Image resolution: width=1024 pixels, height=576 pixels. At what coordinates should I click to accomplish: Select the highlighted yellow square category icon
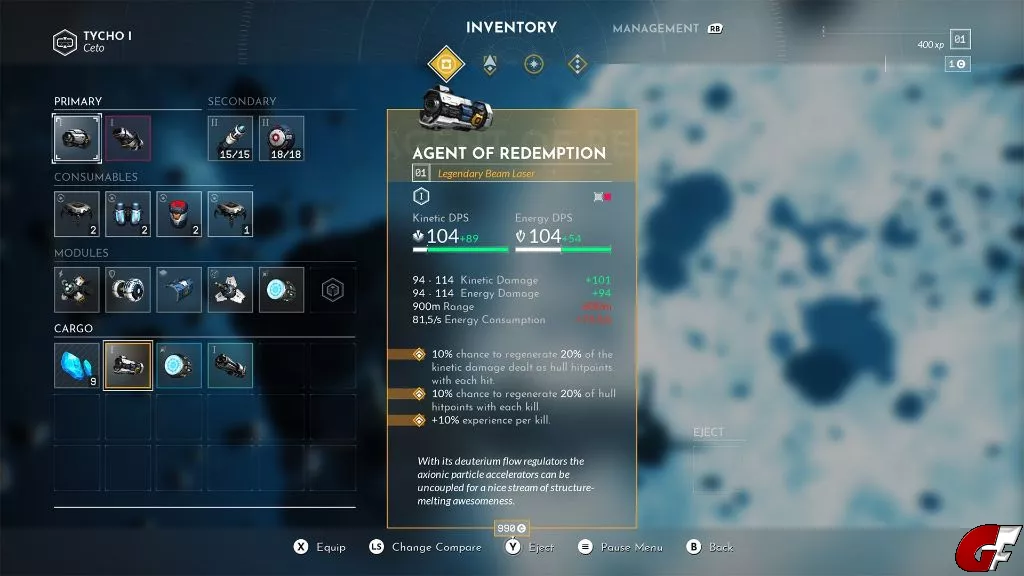point(446,65)
